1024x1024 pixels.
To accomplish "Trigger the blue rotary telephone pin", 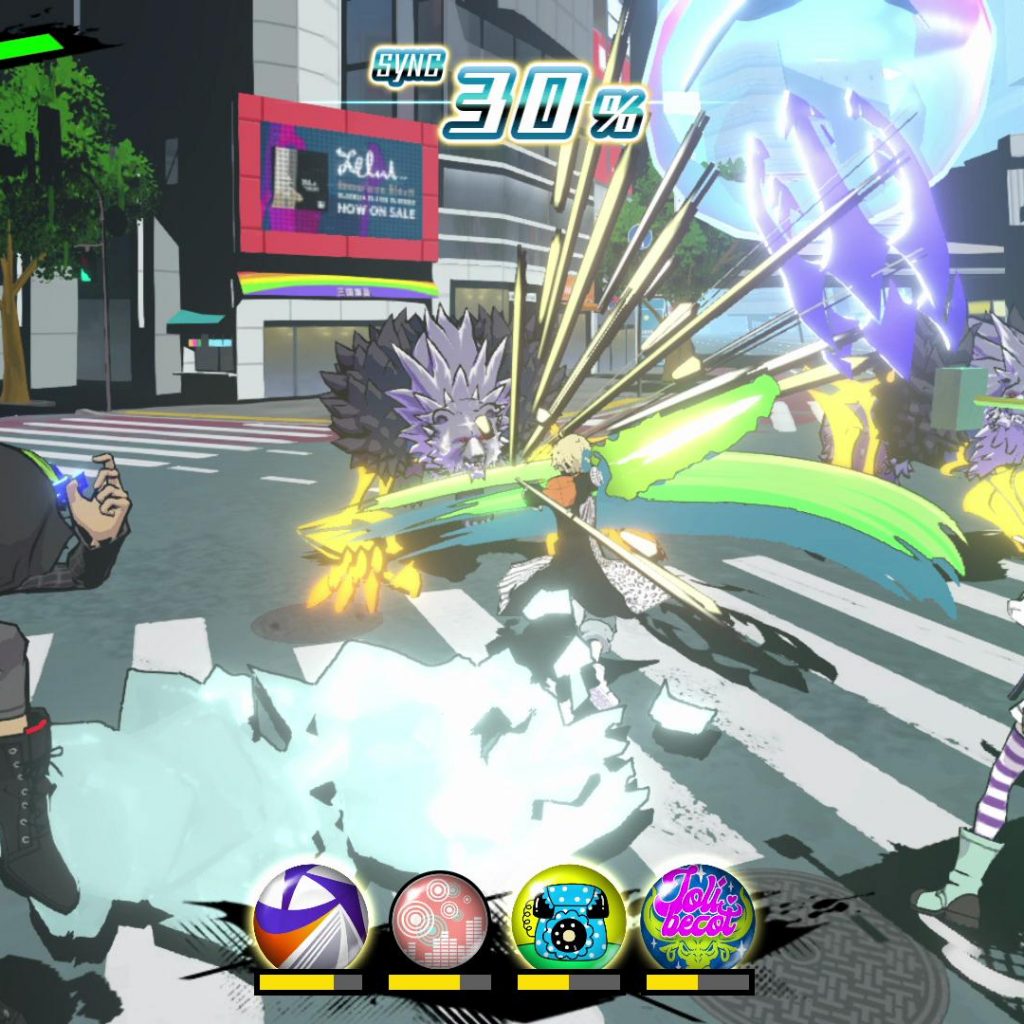I will coord(568,918).
